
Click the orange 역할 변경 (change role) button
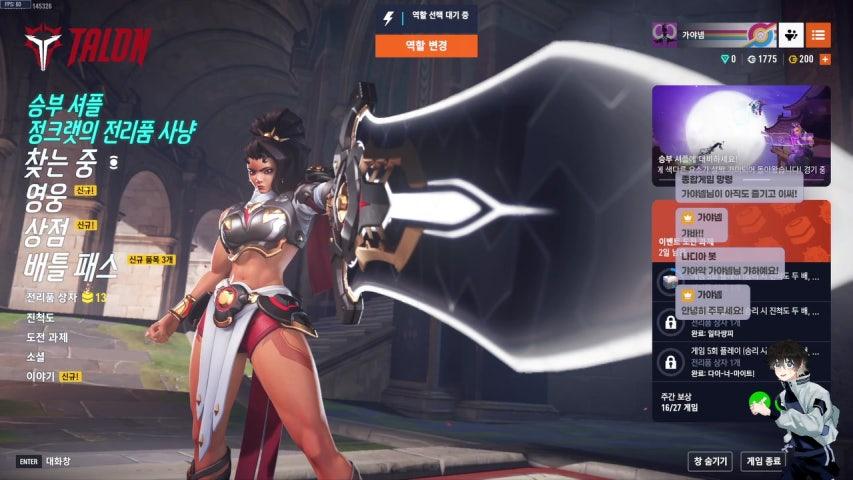[x=426, y=45]
